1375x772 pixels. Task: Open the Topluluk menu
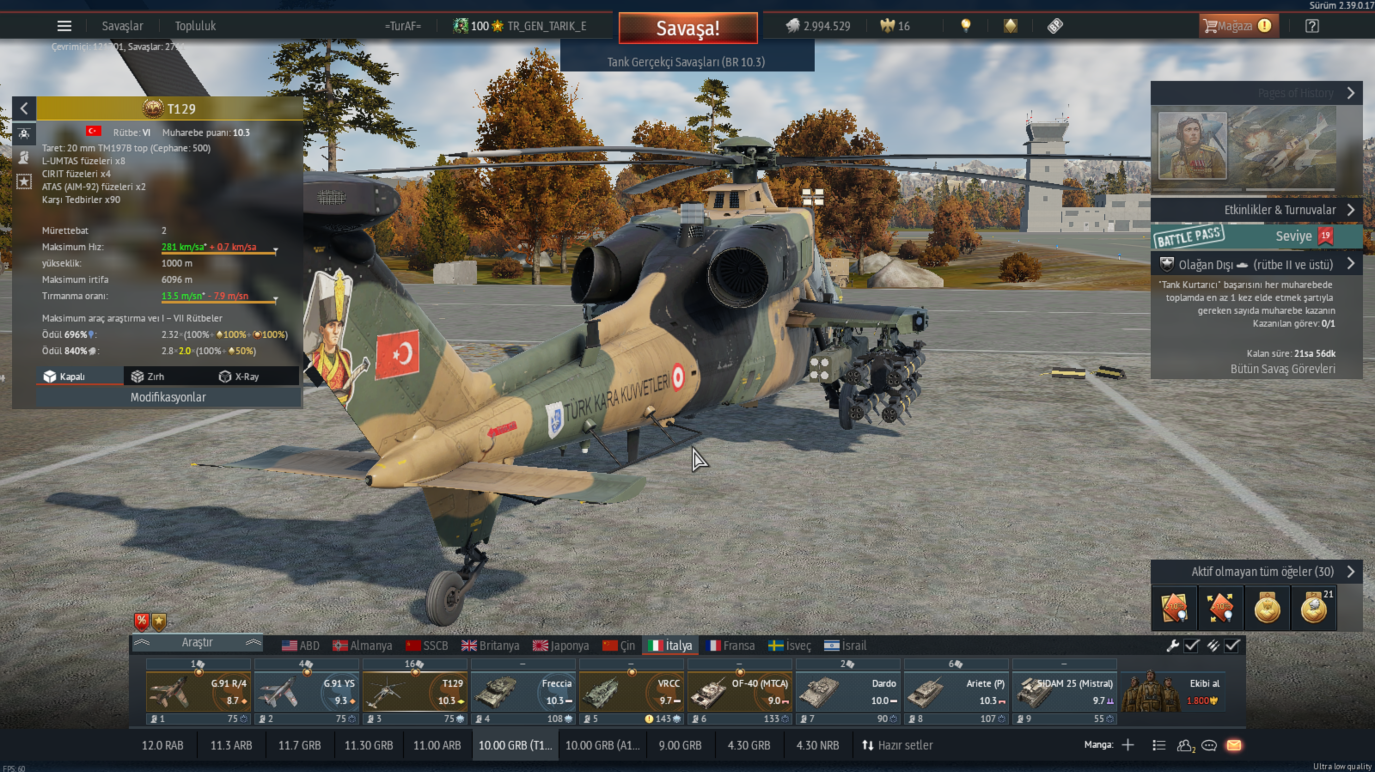[x=195, y=26]
